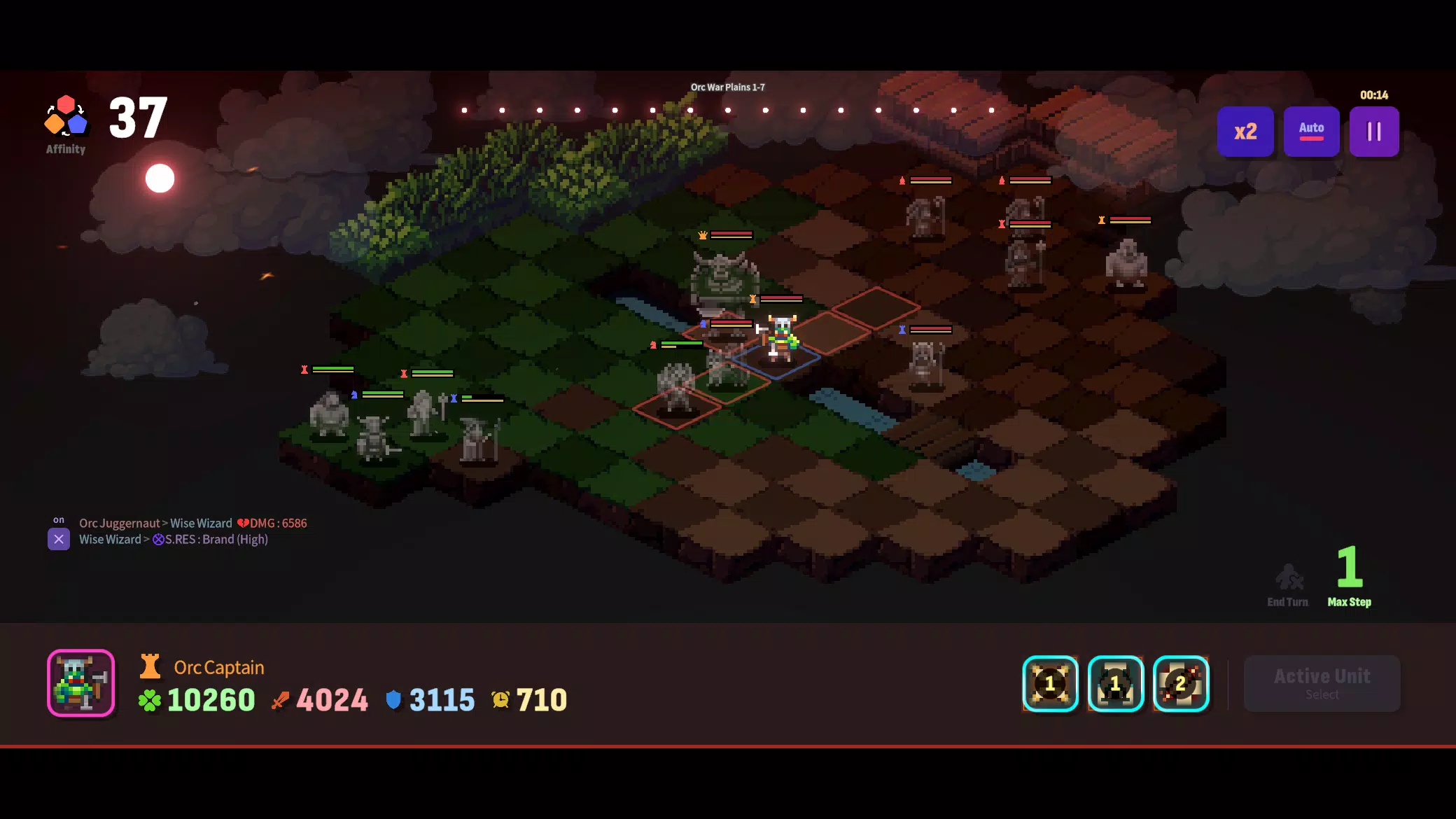The width and height of the screenshot is (1456, 819).
Task: Expand Max Step details
Action: [1349, 577]
